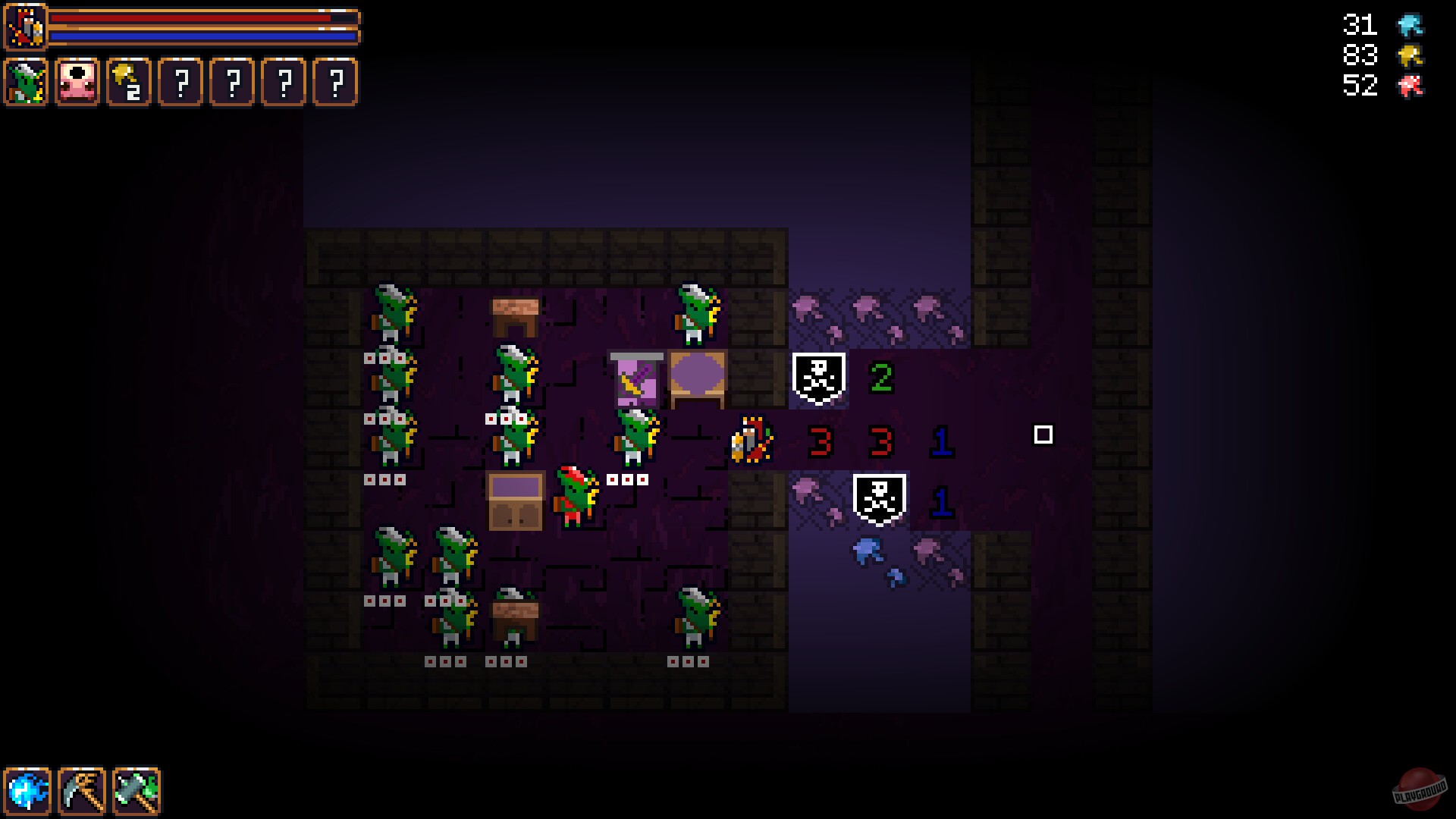Click the blue number 1 tile on the grid
The image size is (1456, 819).
(x=940, y=444)
